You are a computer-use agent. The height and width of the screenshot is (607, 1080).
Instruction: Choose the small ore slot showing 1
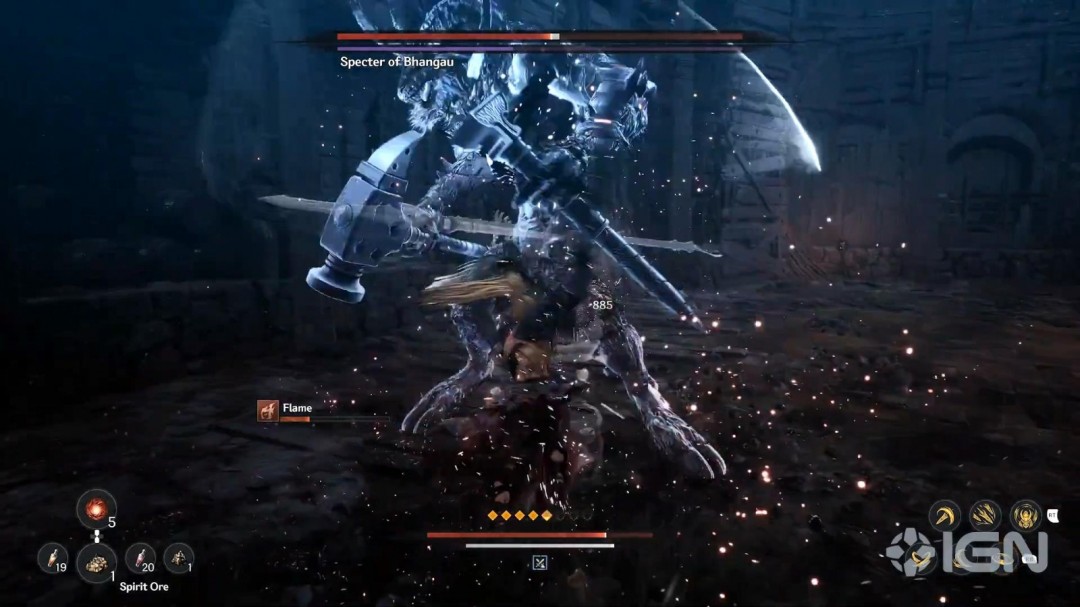pos(178,558)
